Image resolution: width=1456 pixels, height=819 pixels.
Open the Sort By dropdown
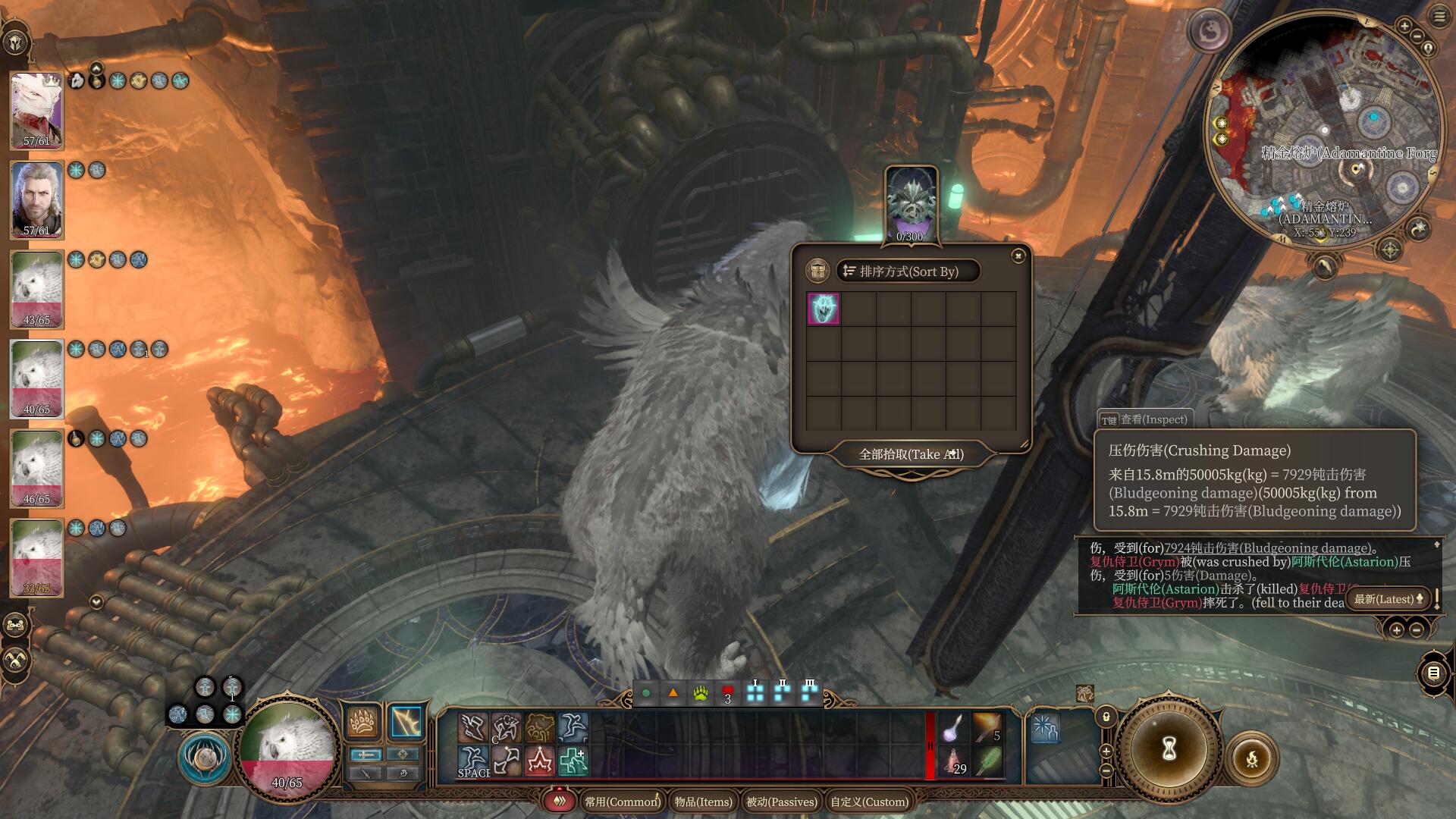click(x=908, y=271)
